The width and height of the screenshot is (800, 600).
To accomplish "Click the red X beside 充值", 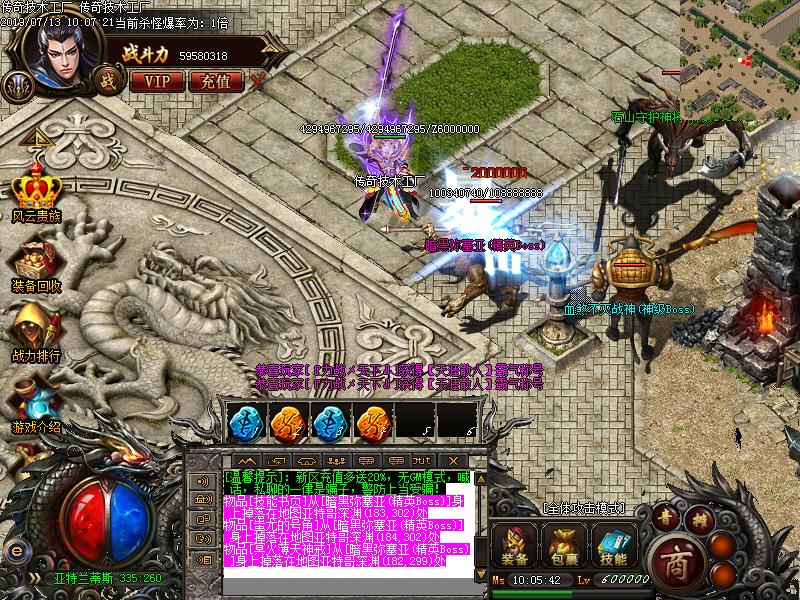I will tap(259, 80).
